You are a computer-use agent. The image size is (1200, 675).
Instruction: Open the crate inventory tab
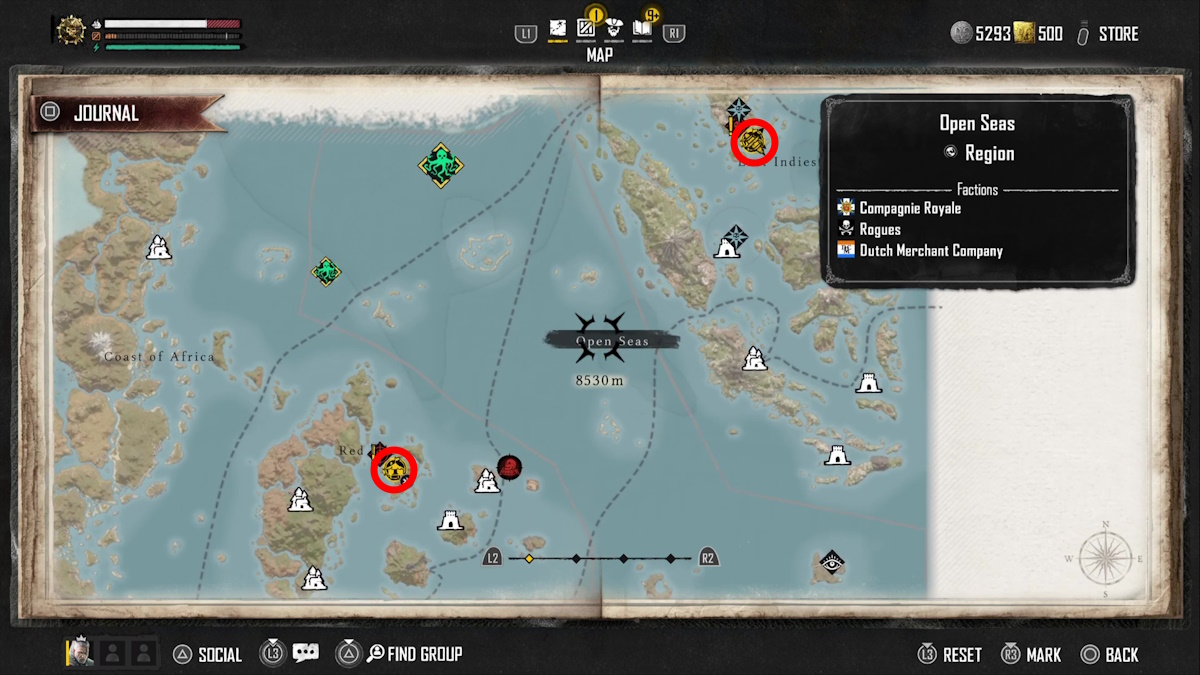tap(587, 30)
